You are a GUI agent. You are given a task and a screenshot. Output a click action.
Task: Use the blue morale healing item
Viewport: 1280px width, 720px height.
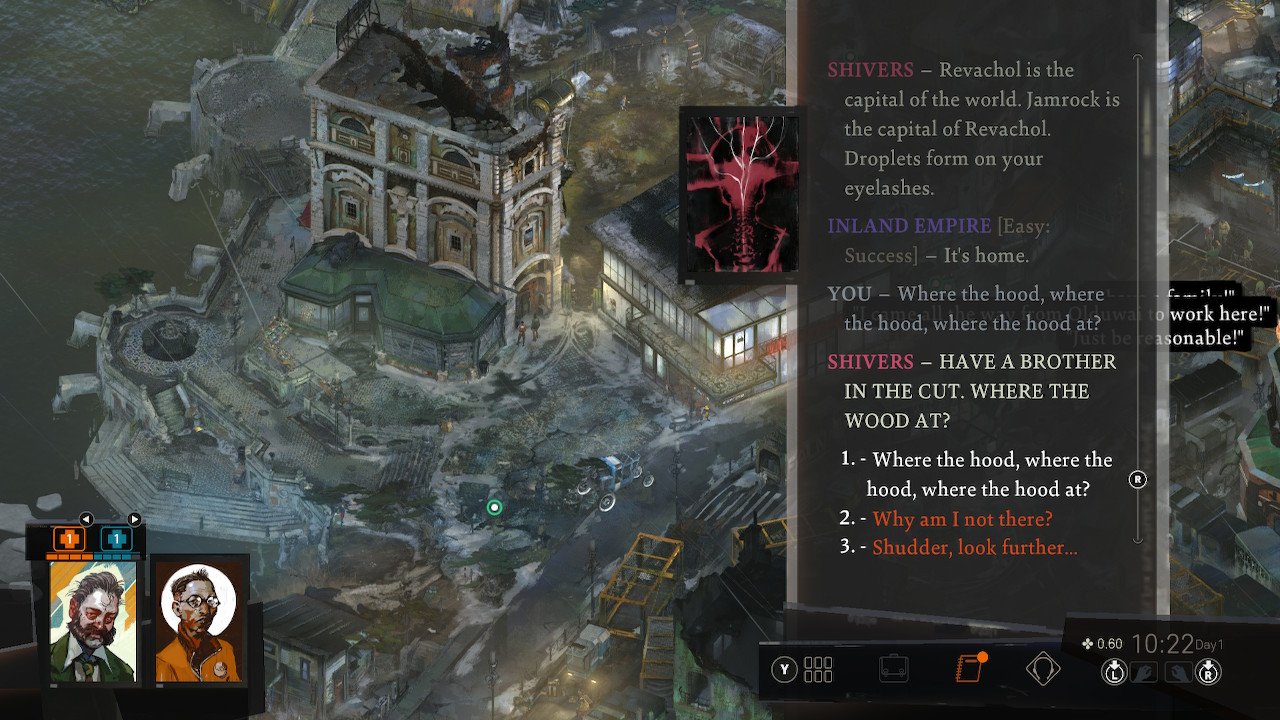116,539
